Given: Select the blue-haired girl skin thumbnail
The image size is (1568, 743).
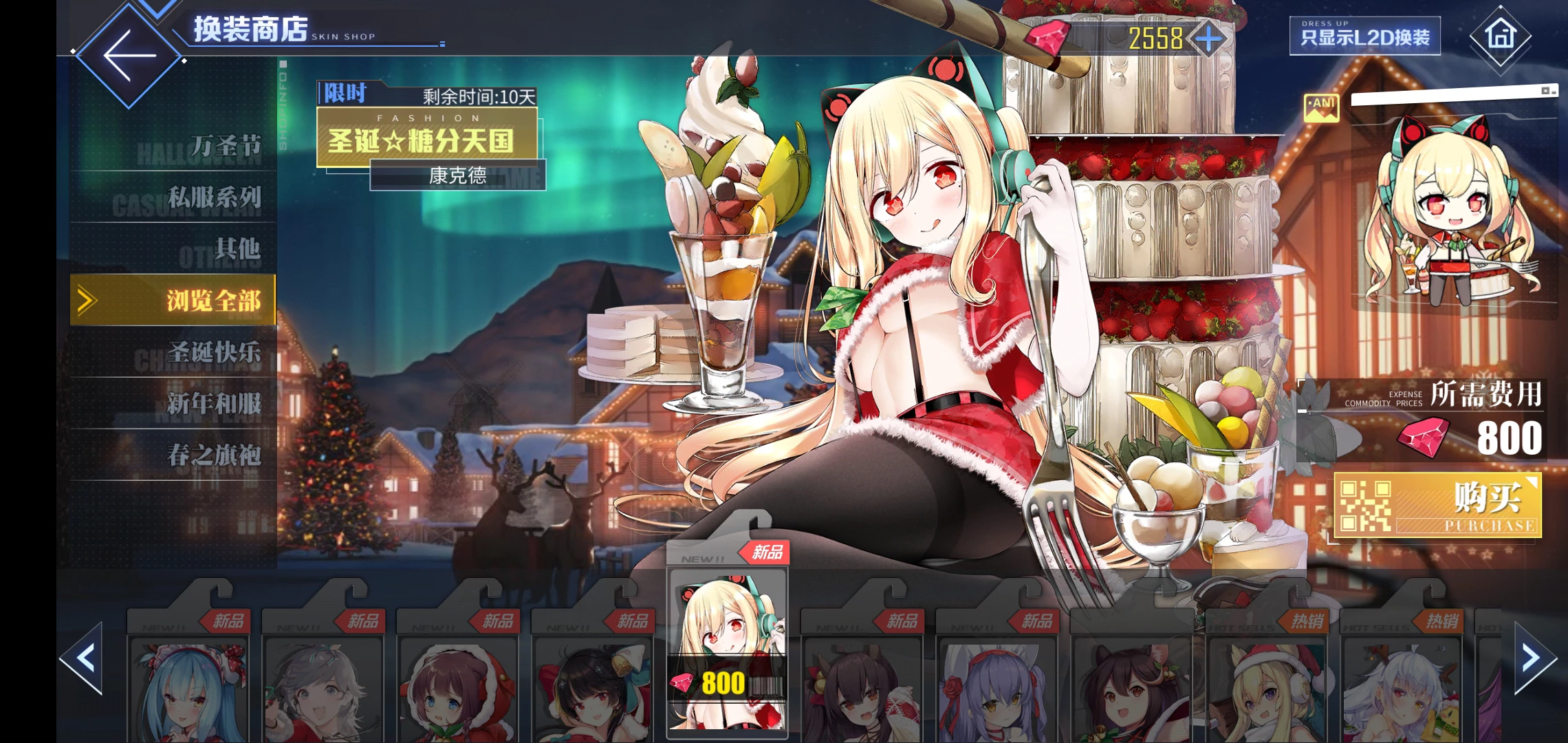Looking at the screenshot, I should pyautogui.click(x=188, y=688).
